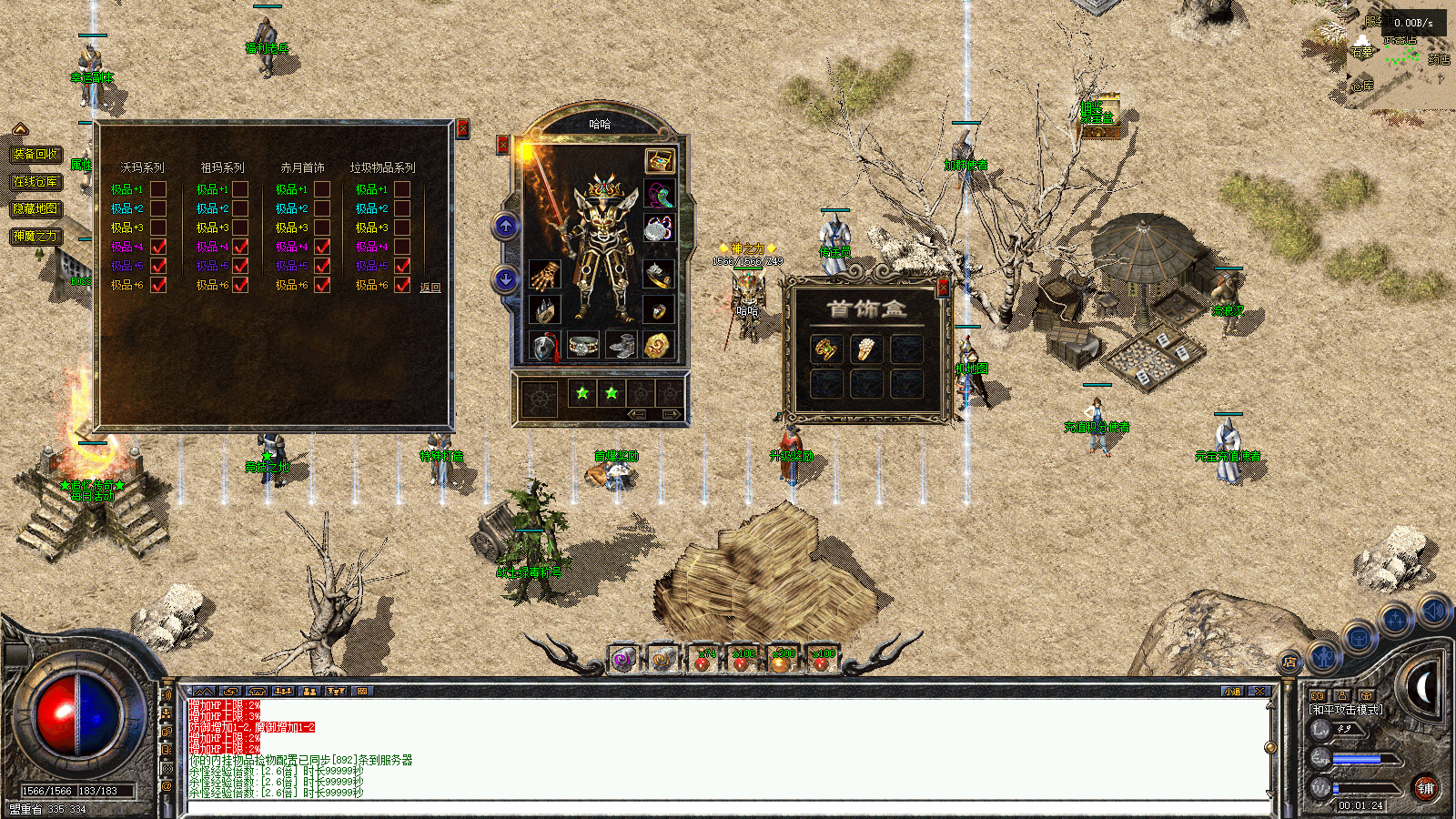Open the treasure chest icon in equipment window
The width and height of the screenshot is (1456, 819).
tap(659, 160)
